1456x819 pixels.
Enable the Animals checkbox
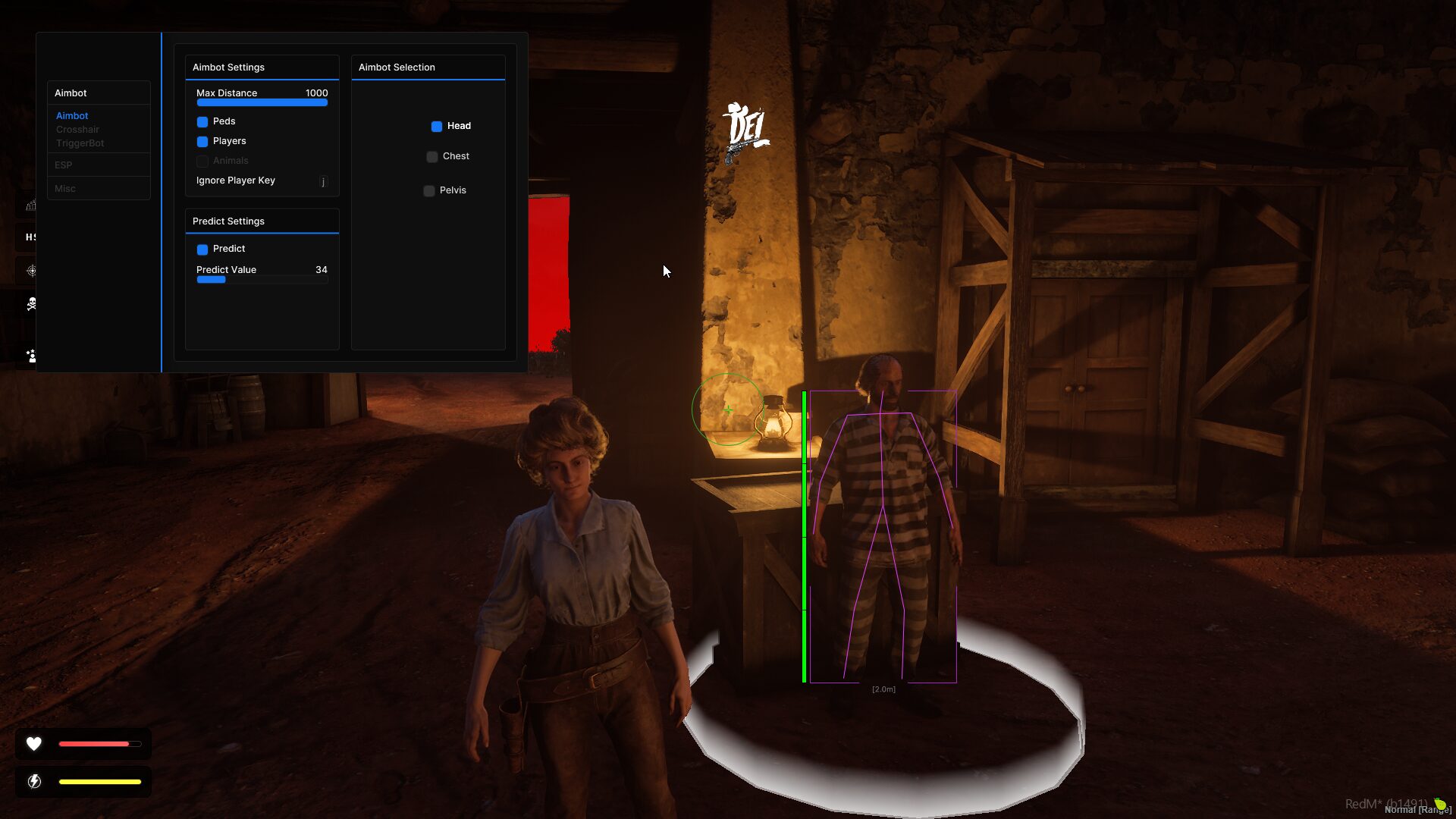coord(202,162)
